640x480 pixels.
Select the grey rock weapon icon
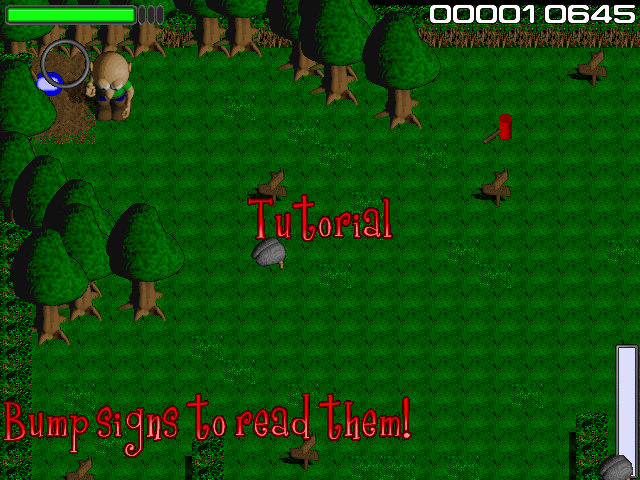[x=616, y=467]
